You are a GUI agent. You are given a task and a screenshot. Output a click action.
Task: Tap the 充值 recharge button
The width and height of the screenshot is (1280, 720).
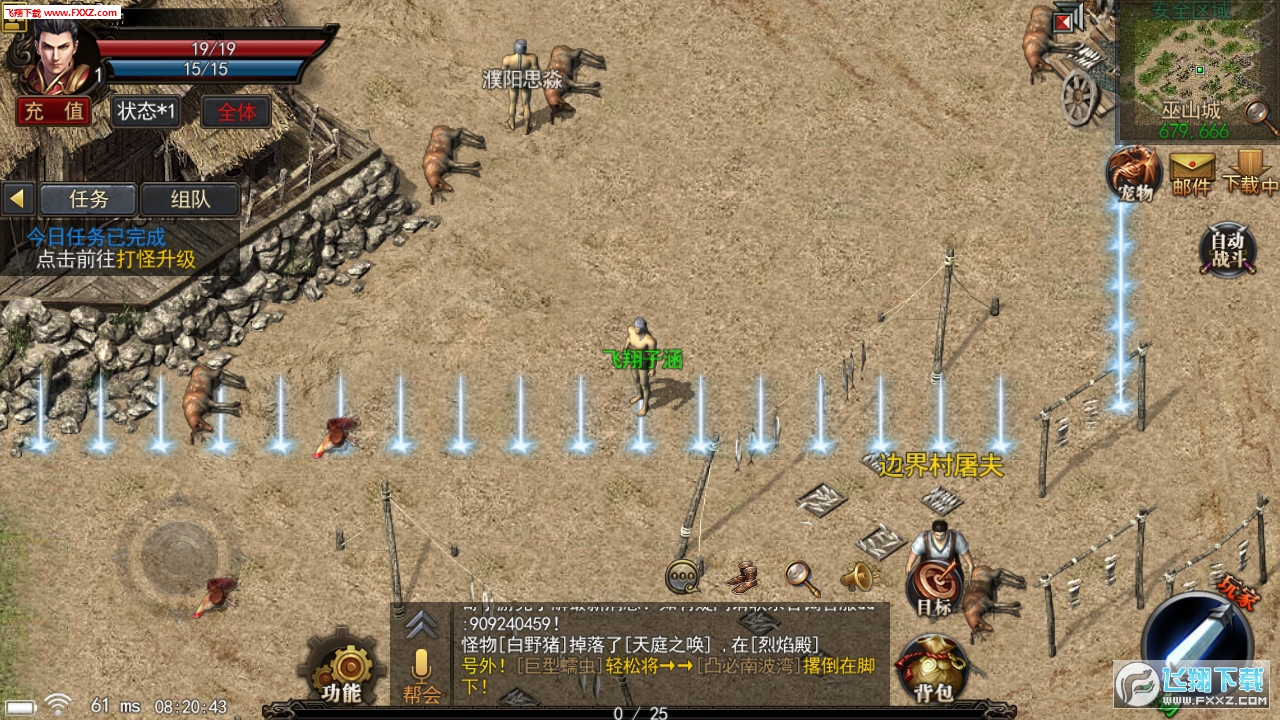point(54,111)
